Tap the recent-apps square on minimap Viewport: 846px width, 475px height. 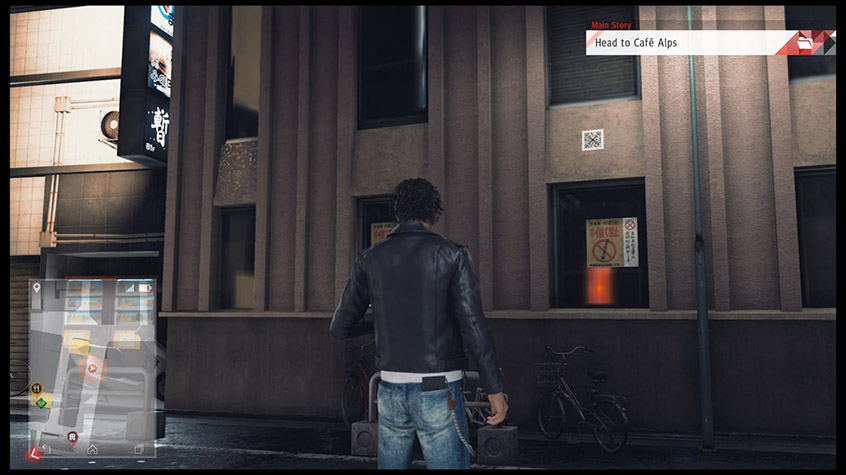coord(139,449)
